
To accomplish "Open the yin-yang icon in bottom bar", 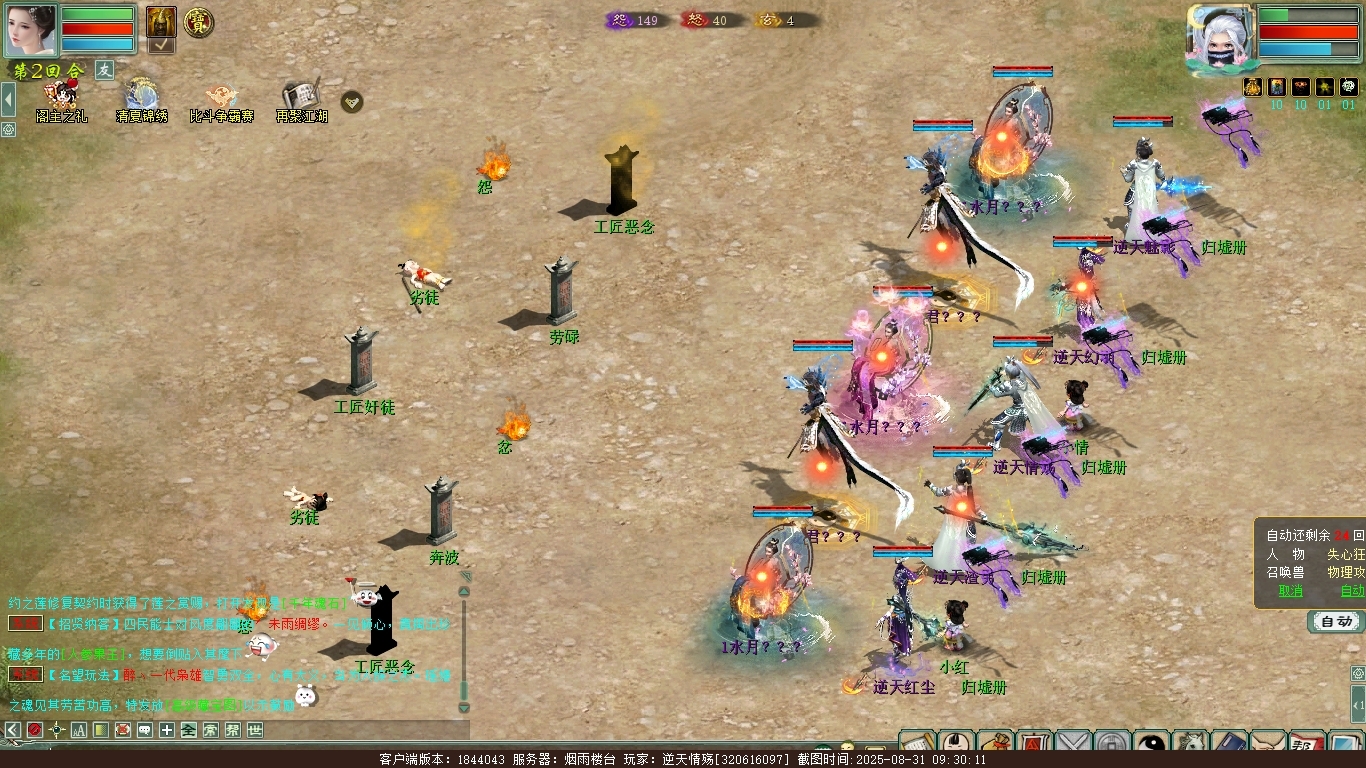I will pyautogui.click(x=1151, y=745).
